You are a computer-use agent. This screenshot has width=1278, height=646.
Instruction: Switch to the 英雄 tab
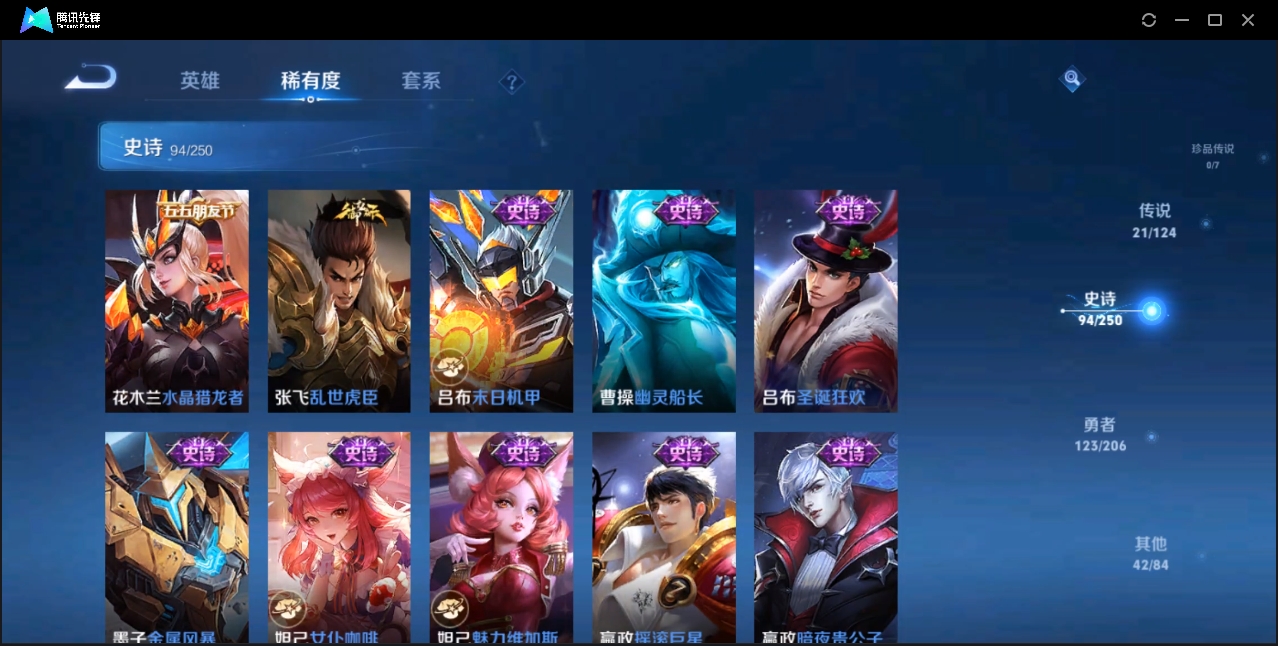pos(200,81)
